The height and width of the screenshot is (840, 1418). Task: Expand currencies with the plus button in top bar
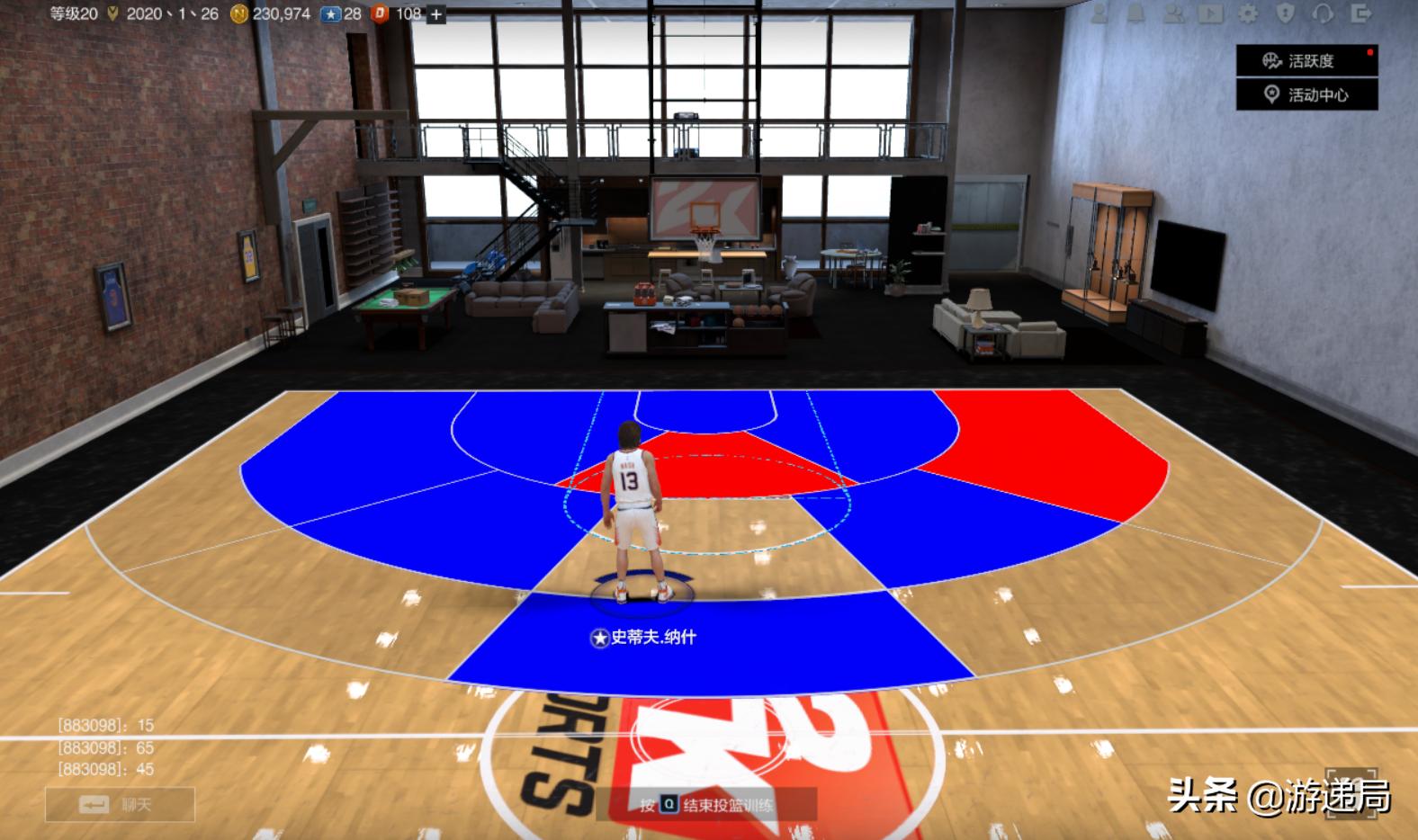(x=438, y=13)
